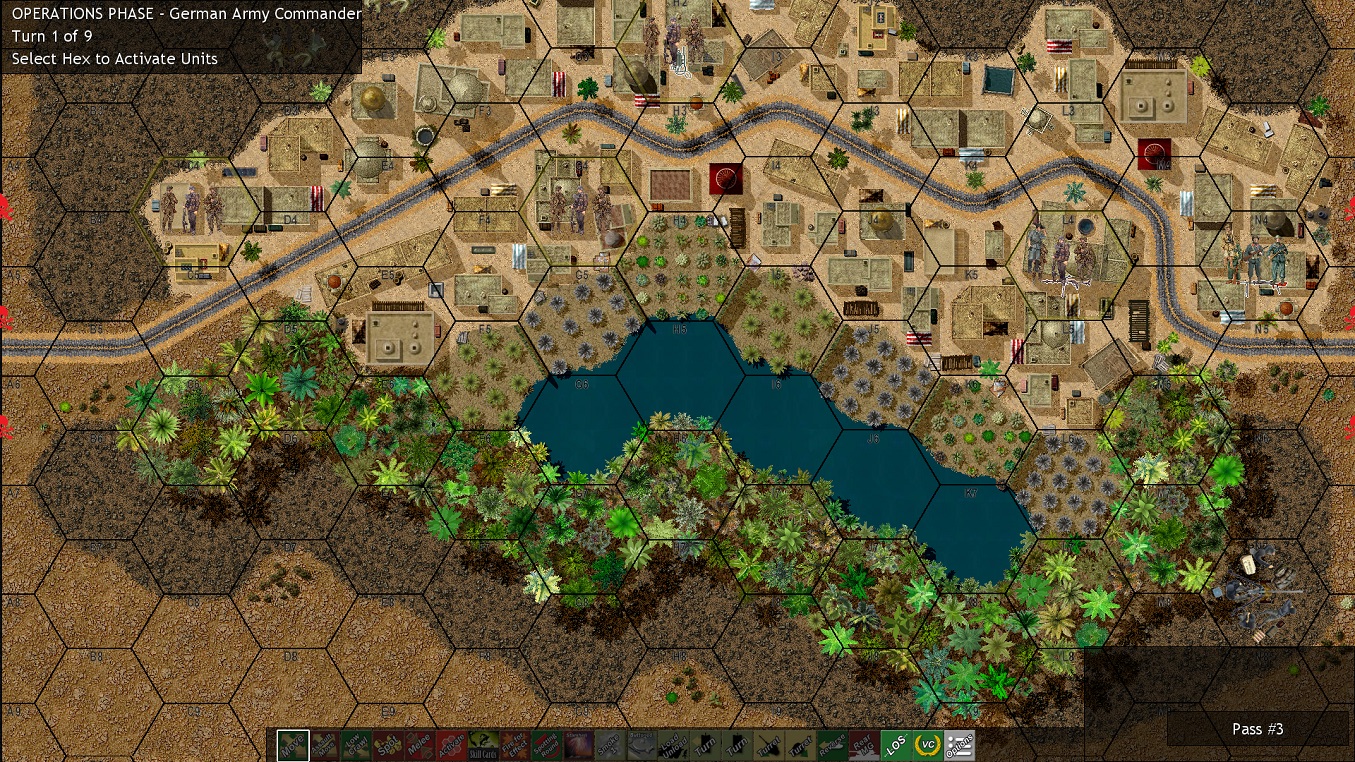
Task: Select the Assault Move icon
Action: pyautogui.click(x=322, y=745)
